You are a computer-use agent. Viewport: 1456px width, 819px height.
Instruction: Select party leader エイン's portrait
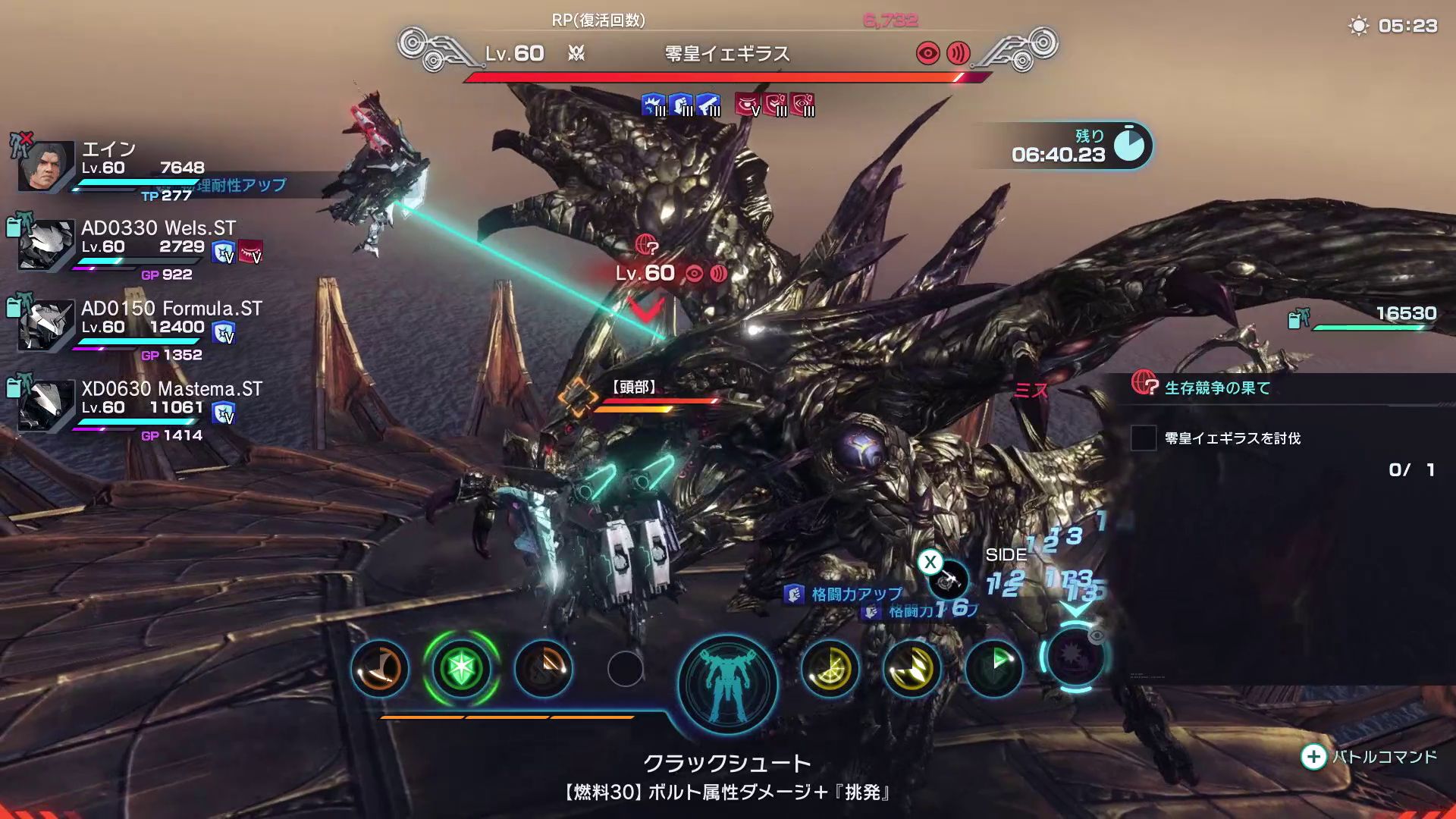pyautogui.click(x=47, y=167)
